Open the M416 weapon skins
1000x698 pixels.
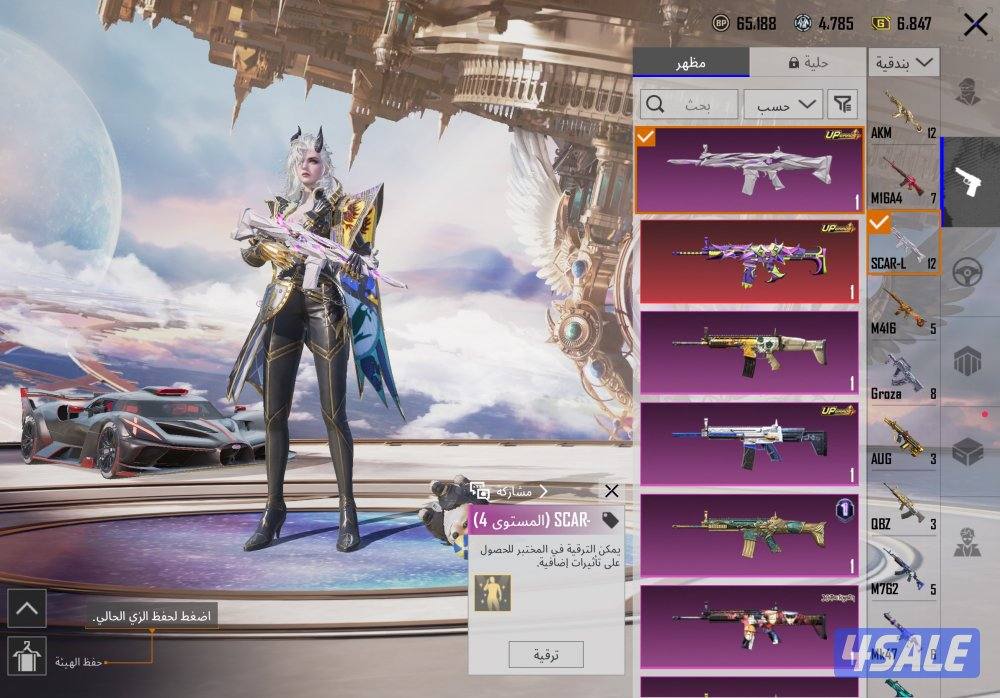point(903,308)
